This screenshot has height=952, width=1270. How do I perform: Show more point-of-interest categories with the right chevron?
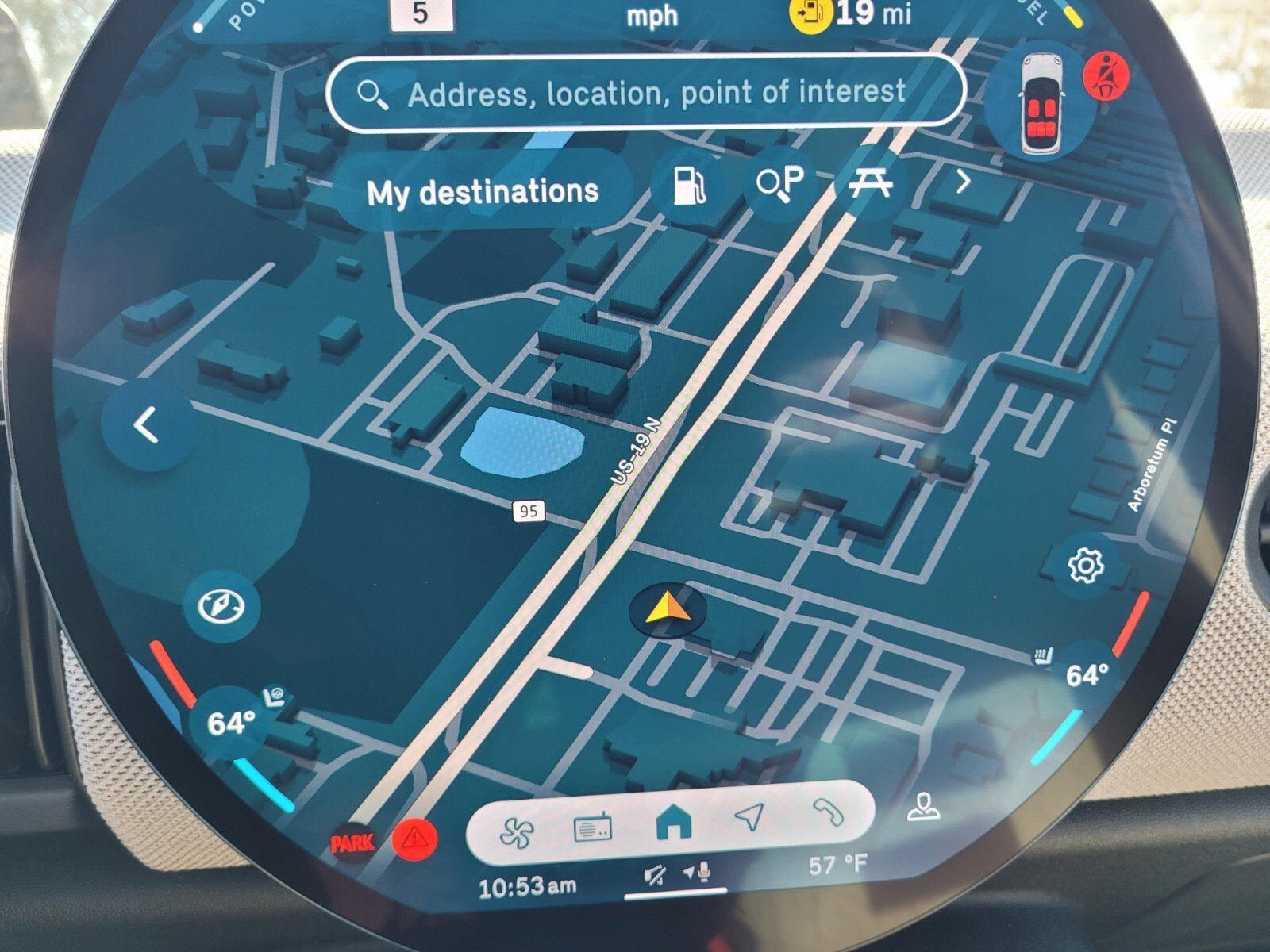coord(963,182)
